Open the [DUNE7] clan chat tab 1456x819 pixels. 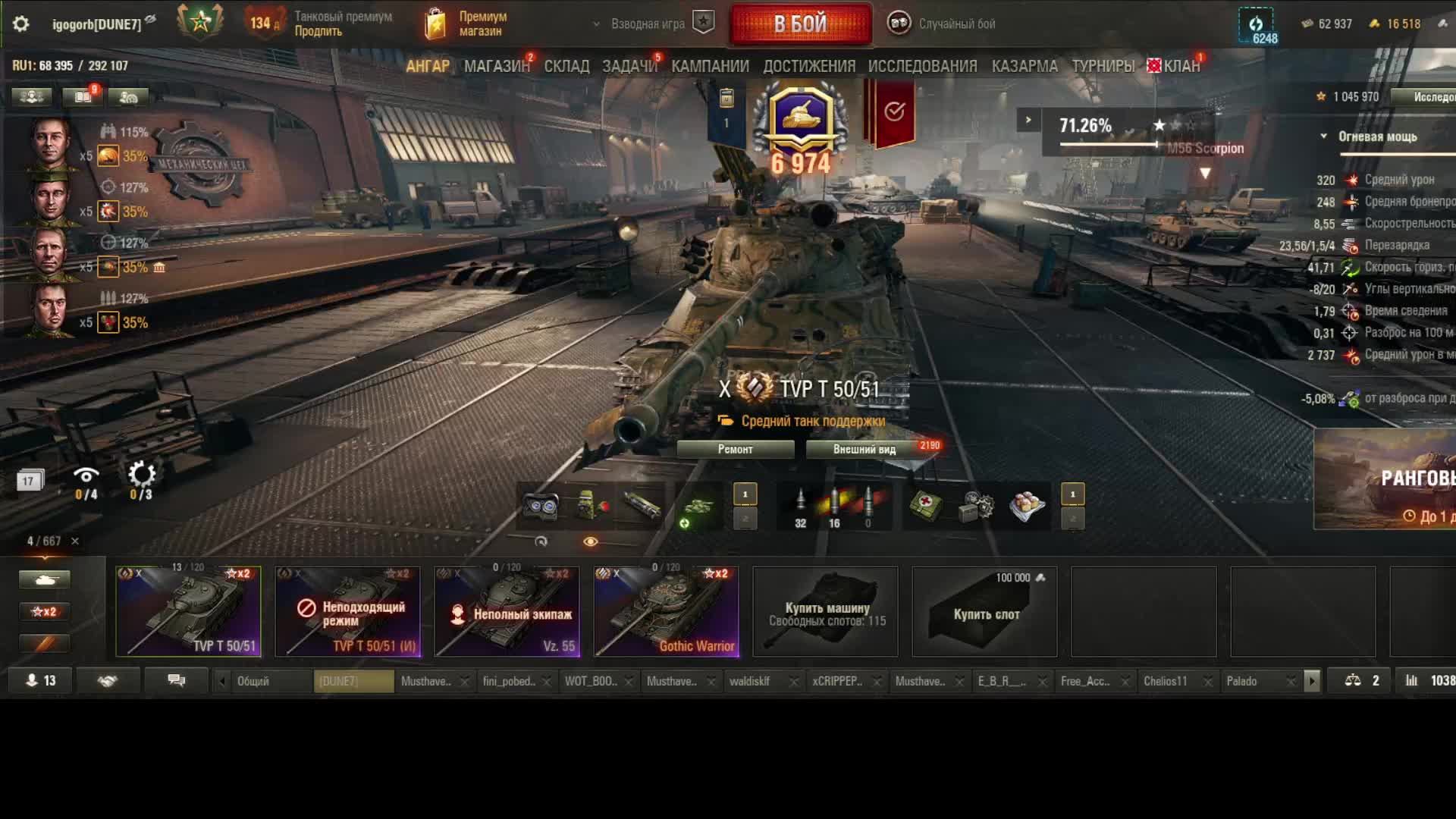(x=353, y=681)
